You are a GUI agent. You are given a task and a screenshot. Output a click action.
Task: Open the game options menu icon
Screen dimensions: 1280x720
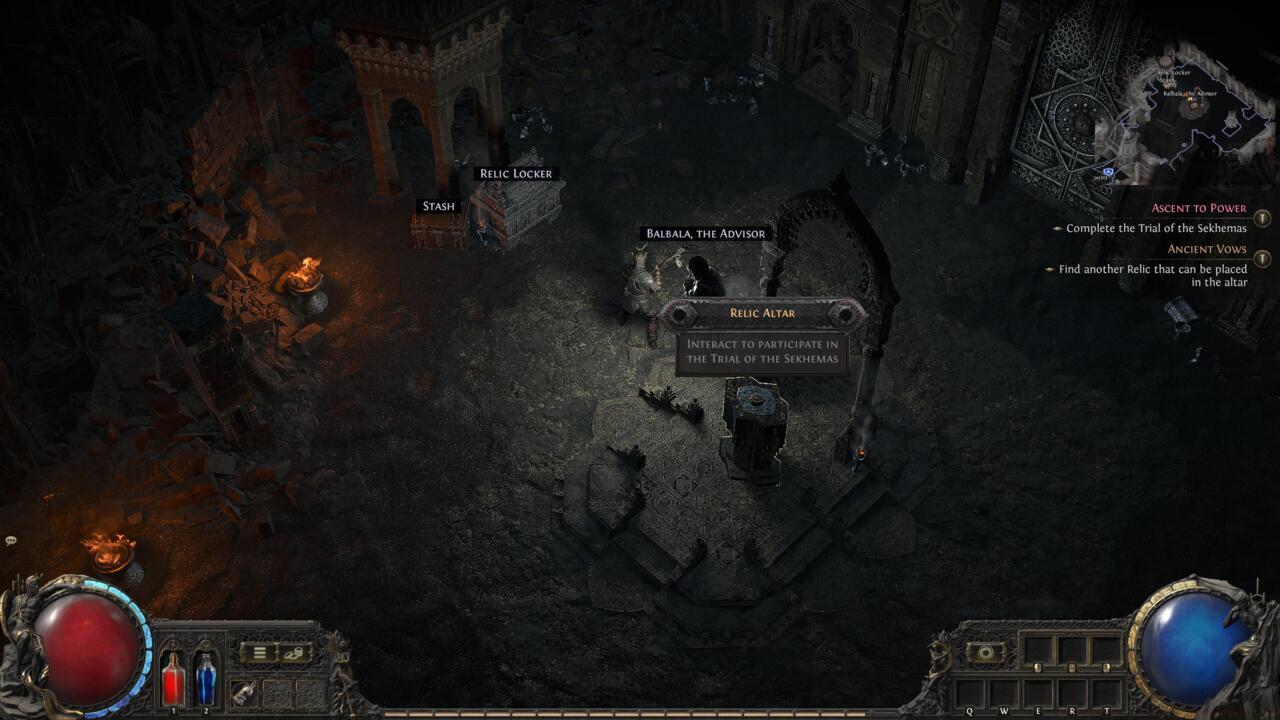[x=260, y=652]
